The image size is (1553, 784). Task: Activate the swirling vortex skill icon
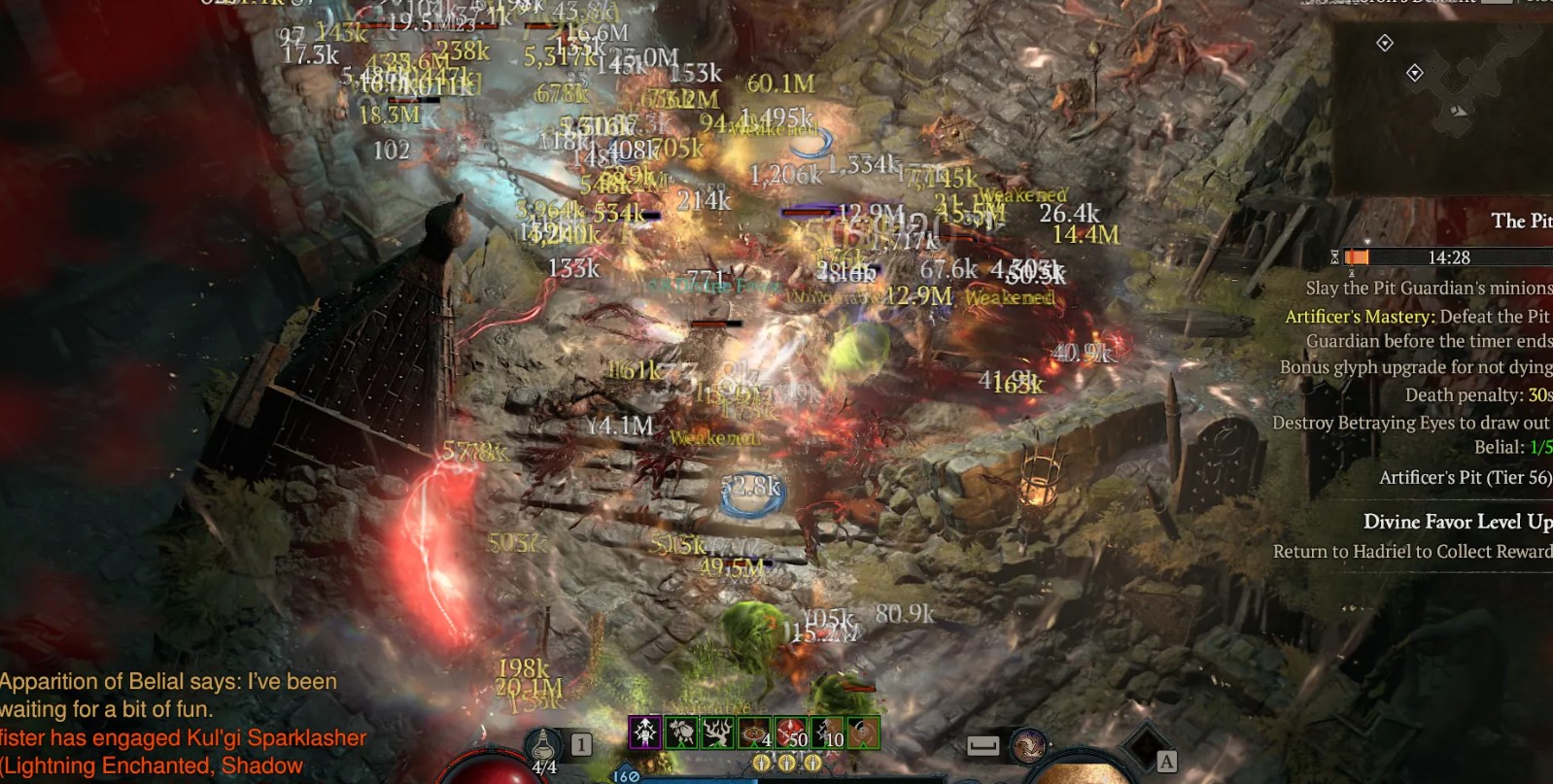pos(1028,746)
